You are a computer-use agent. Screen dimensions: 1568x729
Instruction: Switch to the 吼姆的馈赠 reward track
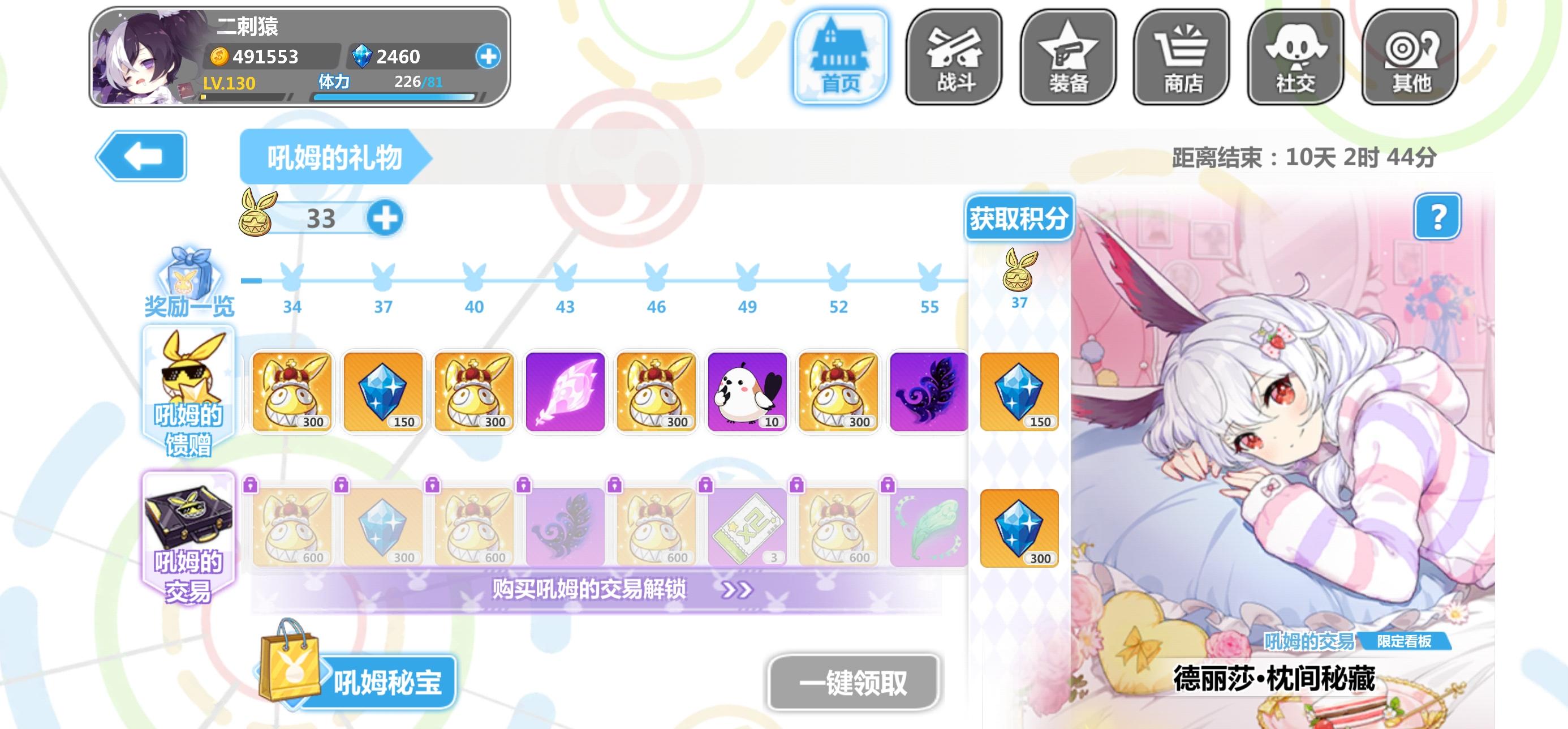point(187,392)
